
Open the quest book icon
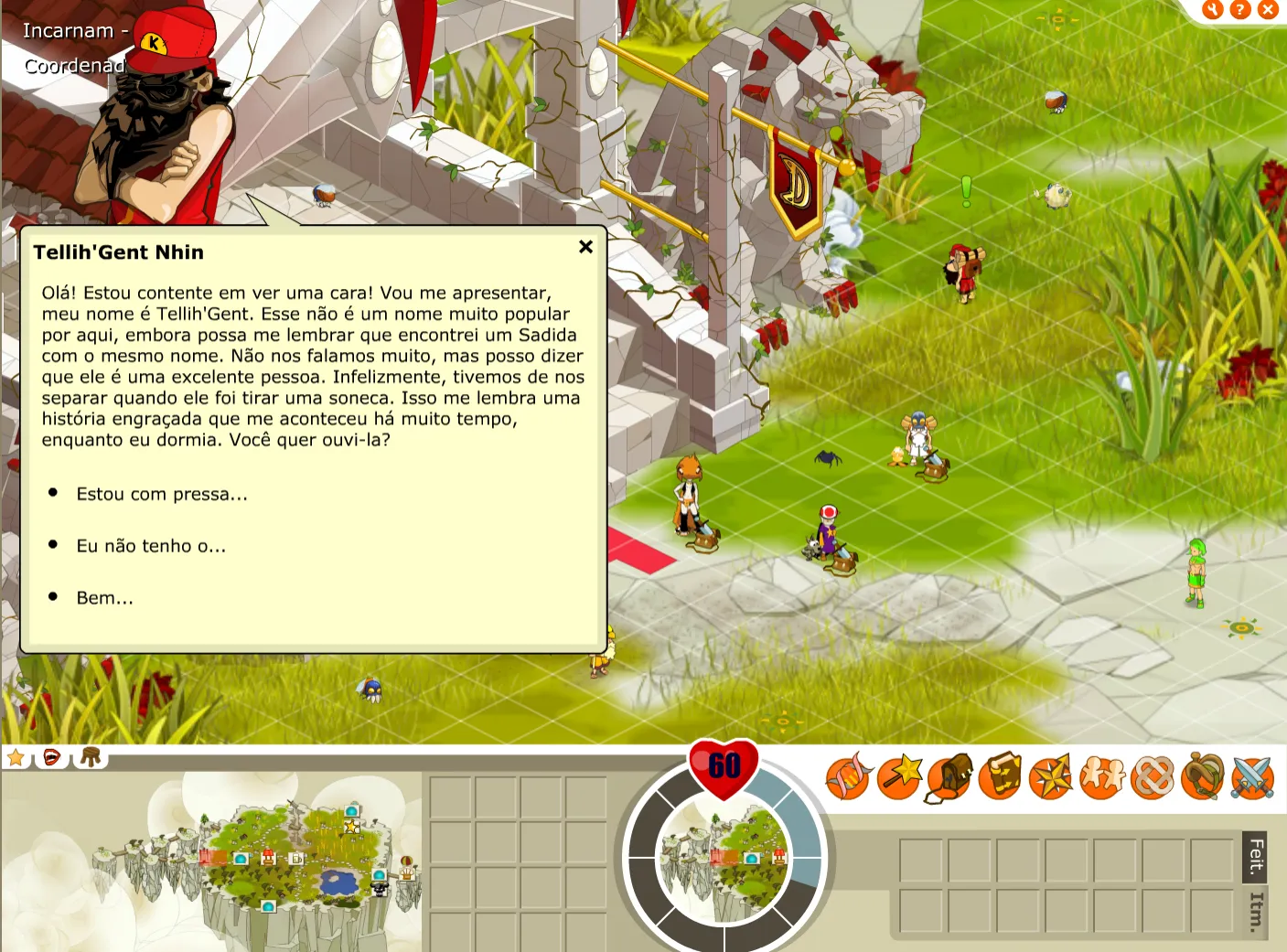point(1001,777)
